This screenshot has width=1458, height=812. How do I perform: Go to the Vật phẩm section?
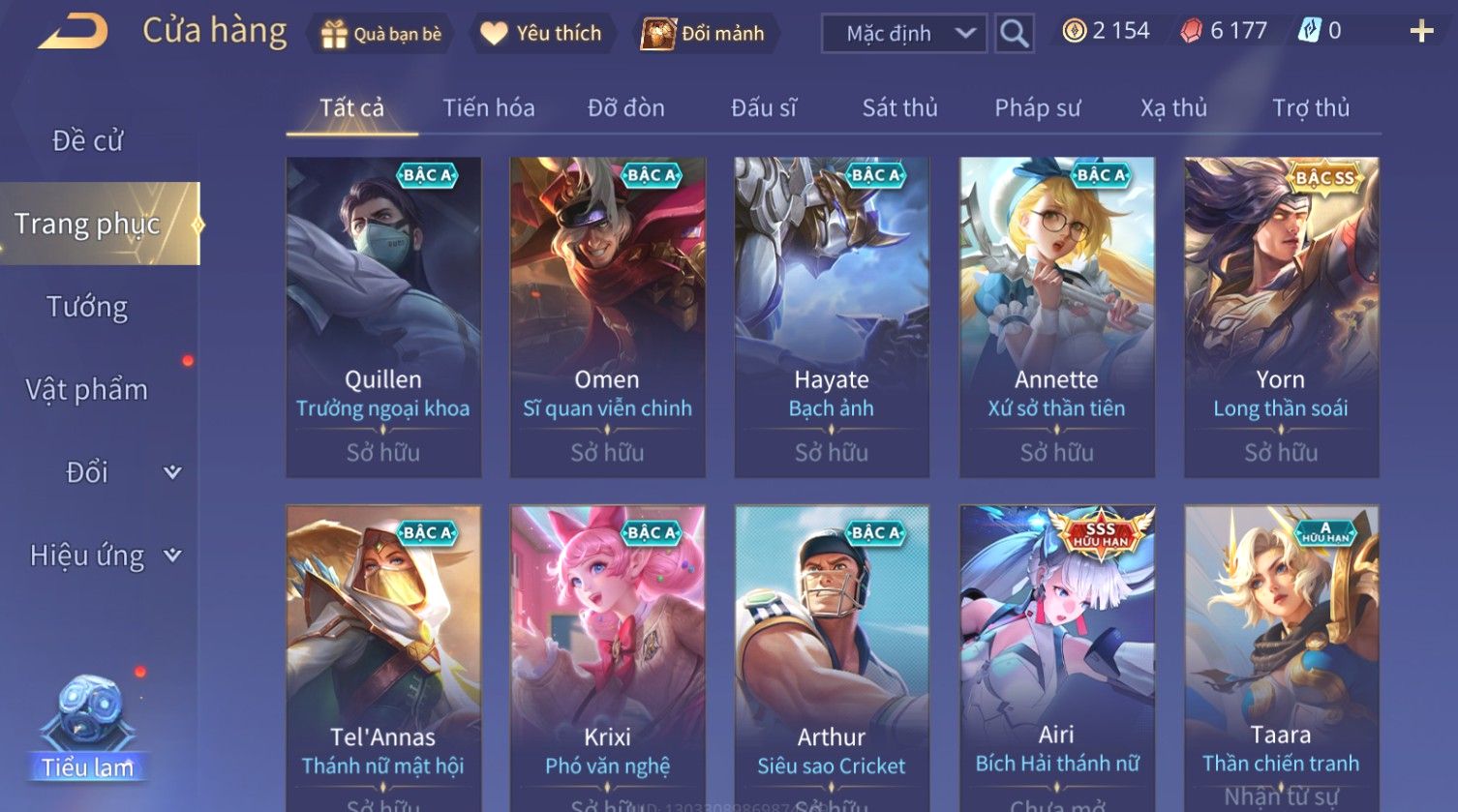coord(87,390)
